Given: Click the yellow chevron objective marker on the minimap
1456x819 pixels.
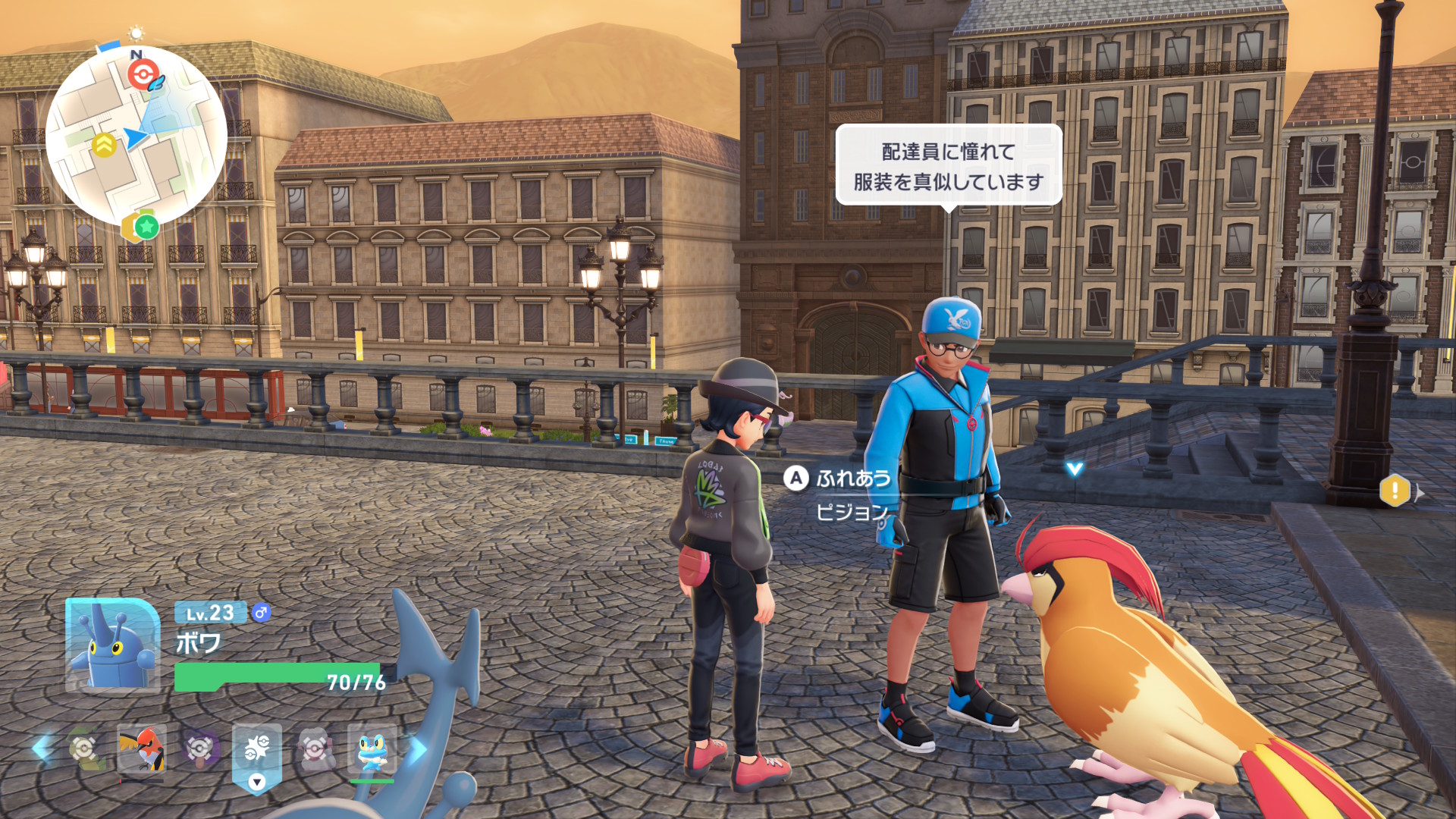Looking at the screenshot, I should click(x=104, y=143).
